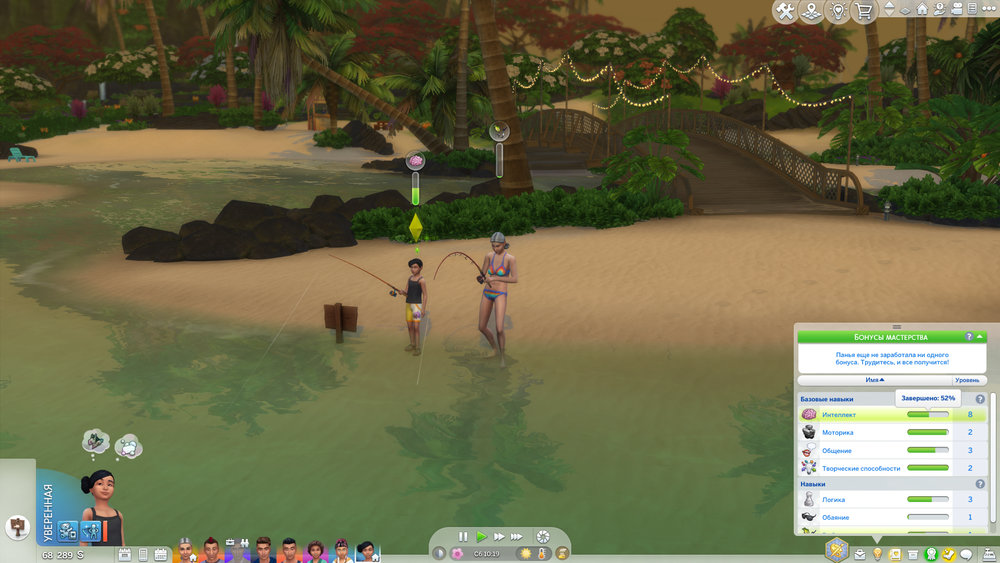Viewport: 1000px width, 563px height.
Task: Activate triple fast-forward speed
Action: tap(518, 537)
